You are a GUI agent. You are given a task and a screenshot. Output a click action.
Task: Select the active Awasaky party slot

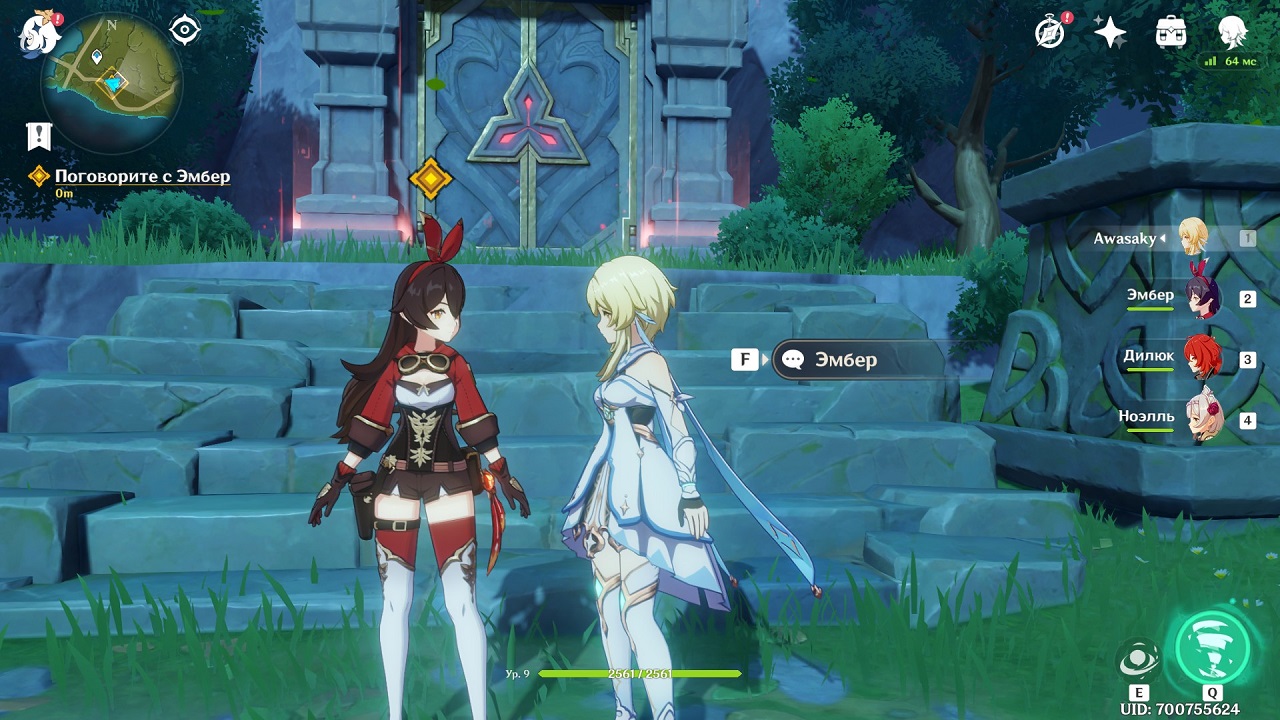1194,238
